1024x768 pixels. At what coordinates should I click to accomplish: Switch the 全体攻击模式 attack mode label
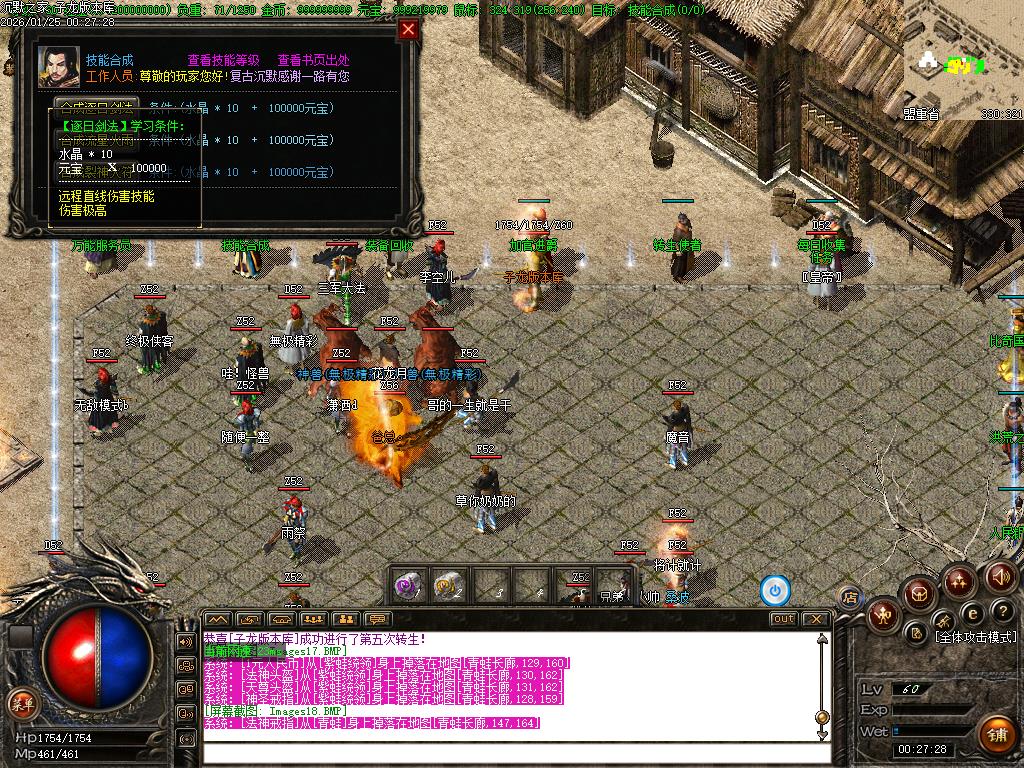click(975, 637)
